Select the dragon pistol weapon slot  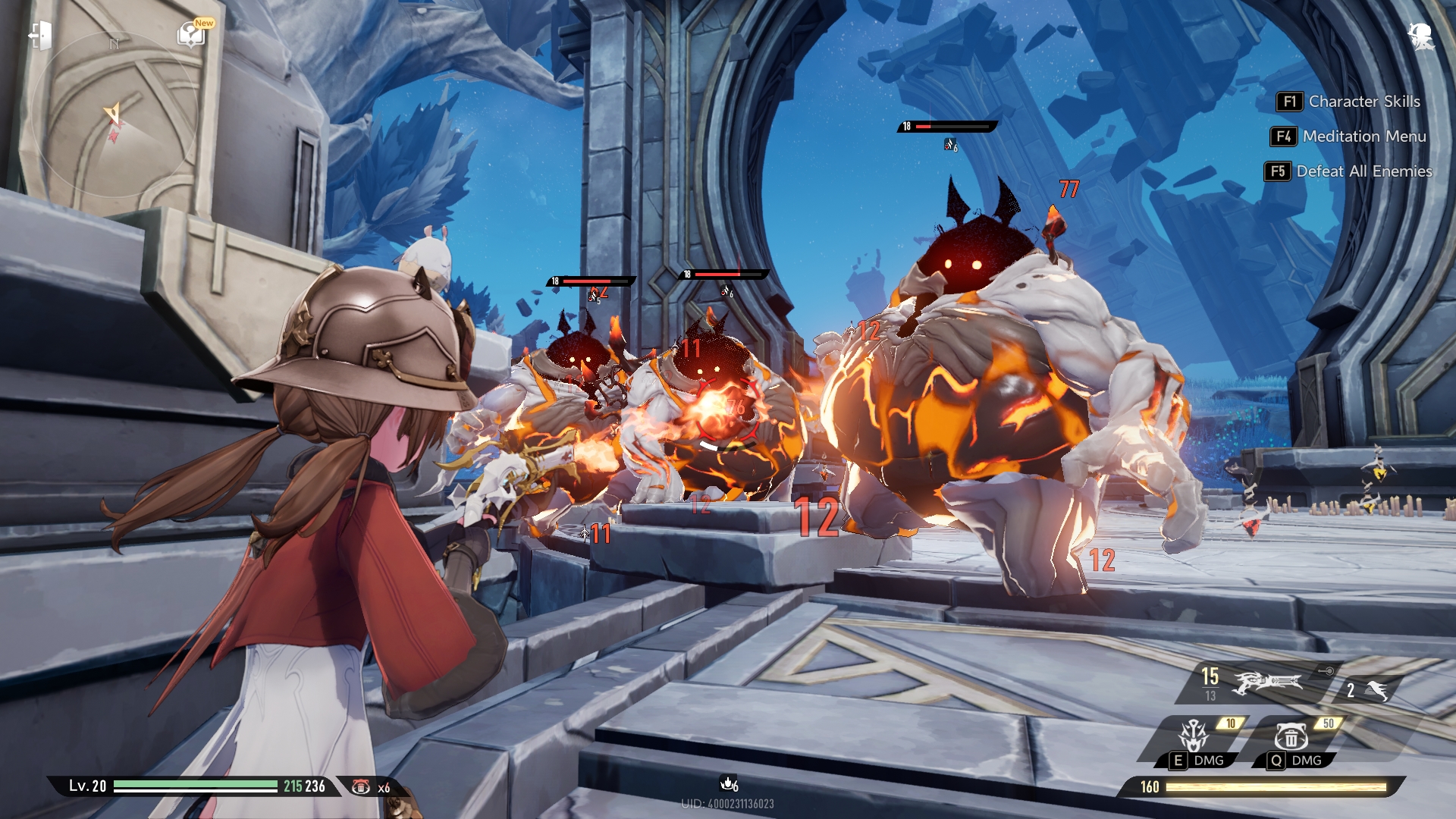point(1268,682)
